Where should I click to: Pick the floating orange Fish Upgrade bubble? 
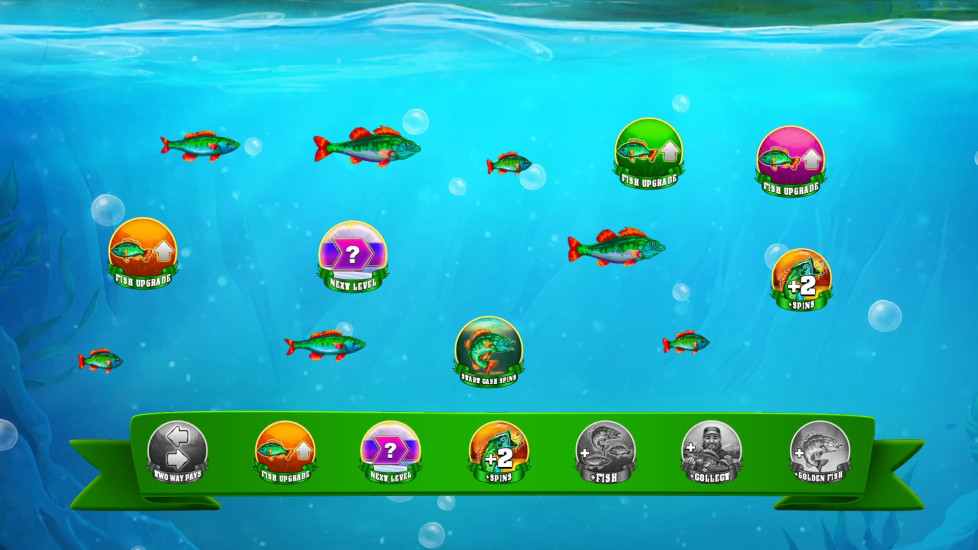click(143, 250)
